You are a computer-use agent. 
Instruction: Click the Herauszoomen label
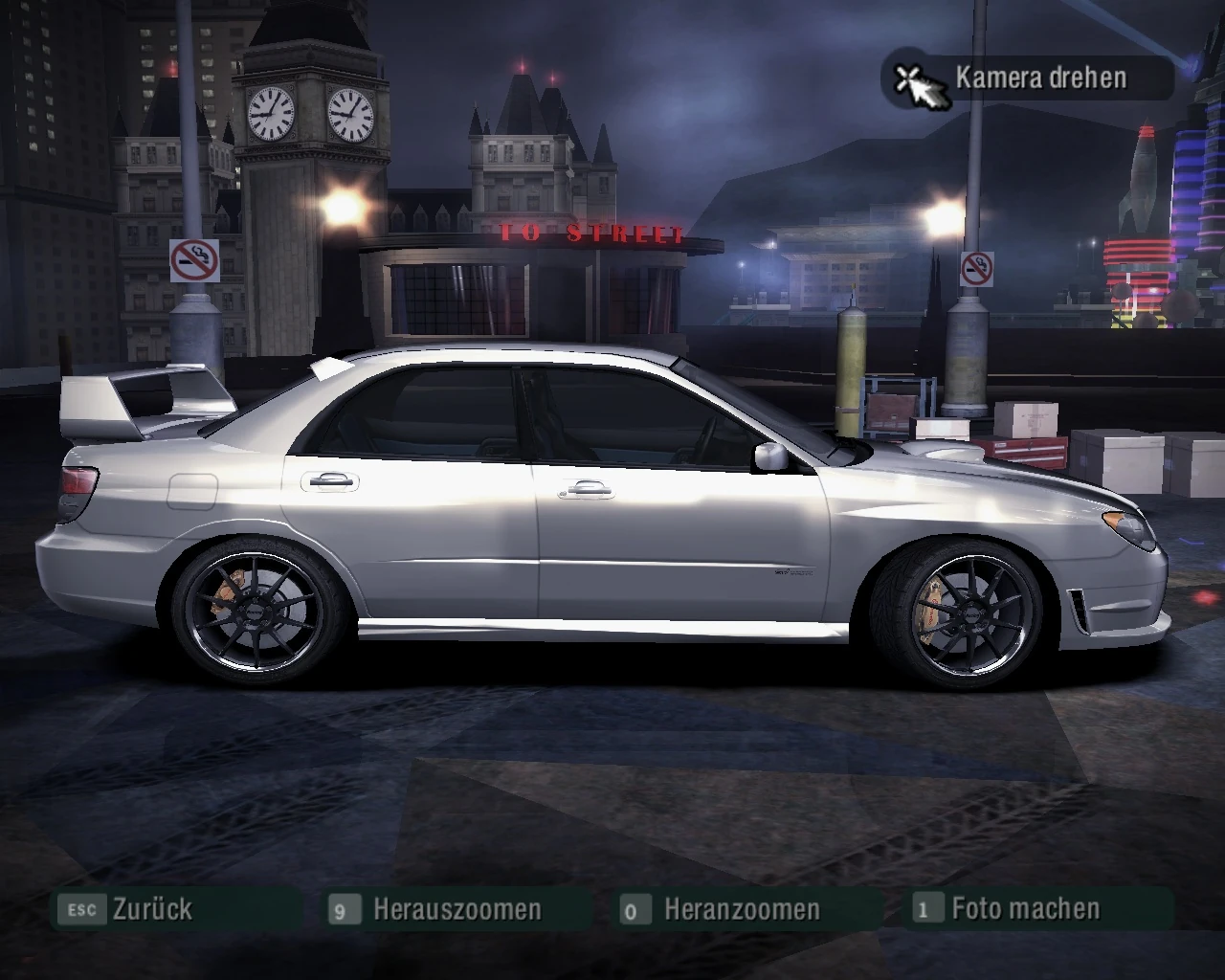click(x=457, y=909)
